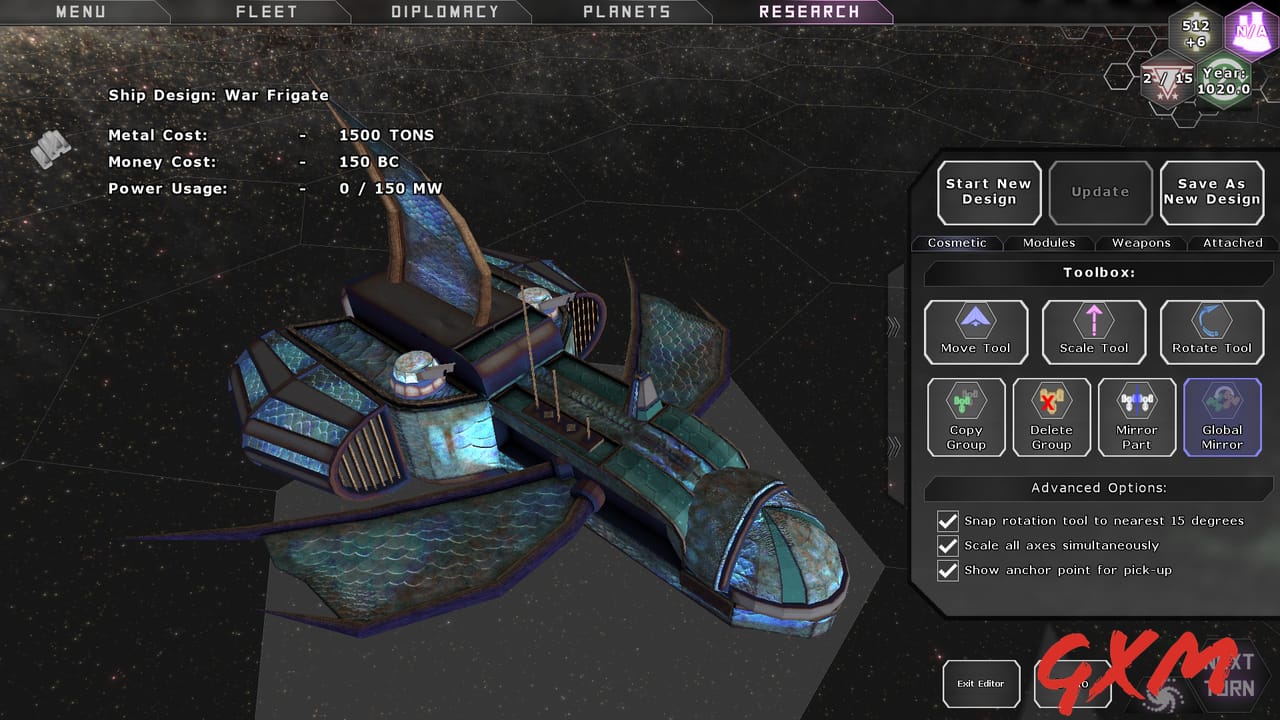Image resolution: width=1280 pixels, height=720 pixels.
Task: Show the Planets screen
Action: (626, 12)
